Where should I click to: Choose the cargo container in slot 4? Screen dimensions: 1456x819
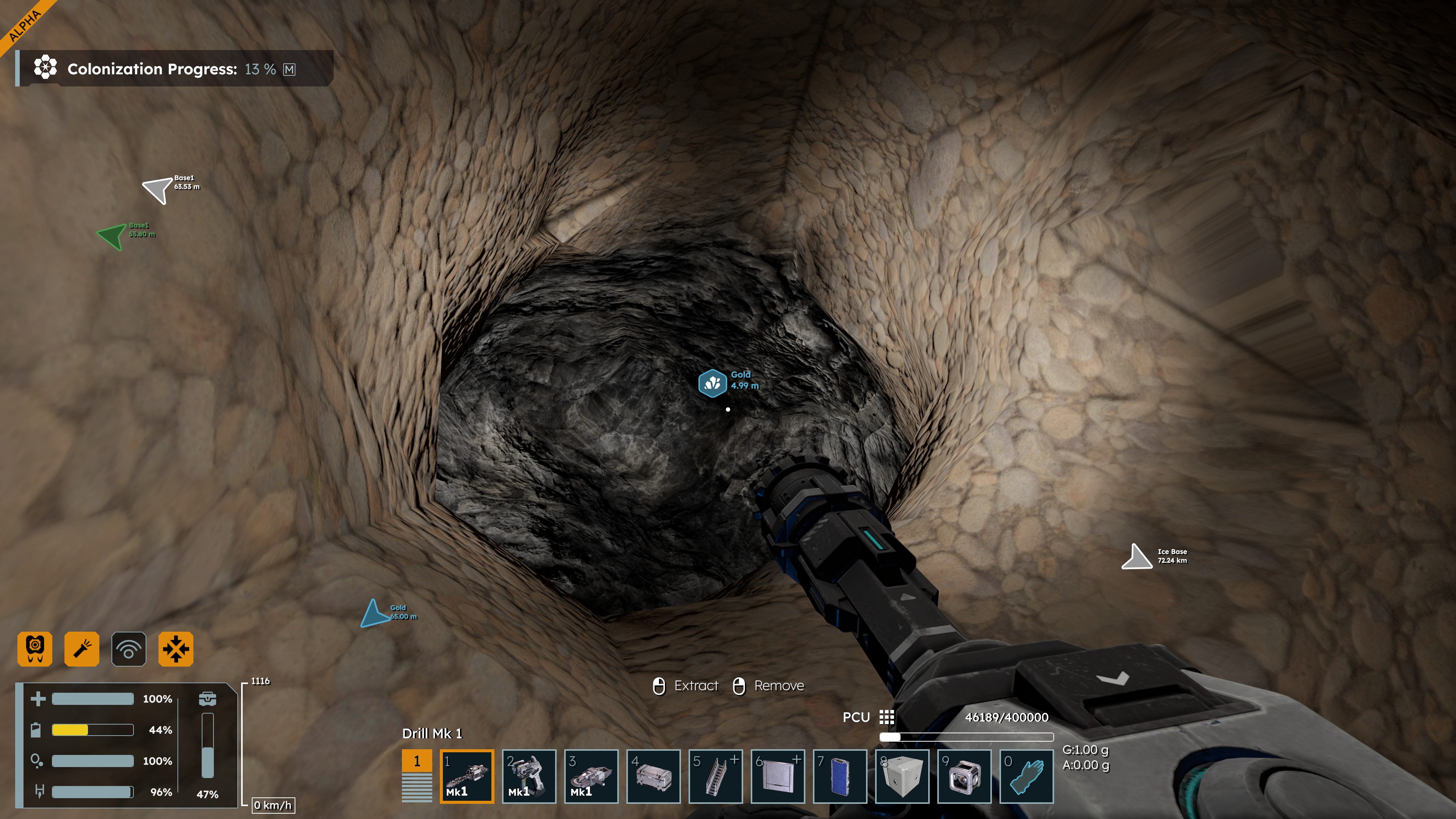tap(653, 776)
